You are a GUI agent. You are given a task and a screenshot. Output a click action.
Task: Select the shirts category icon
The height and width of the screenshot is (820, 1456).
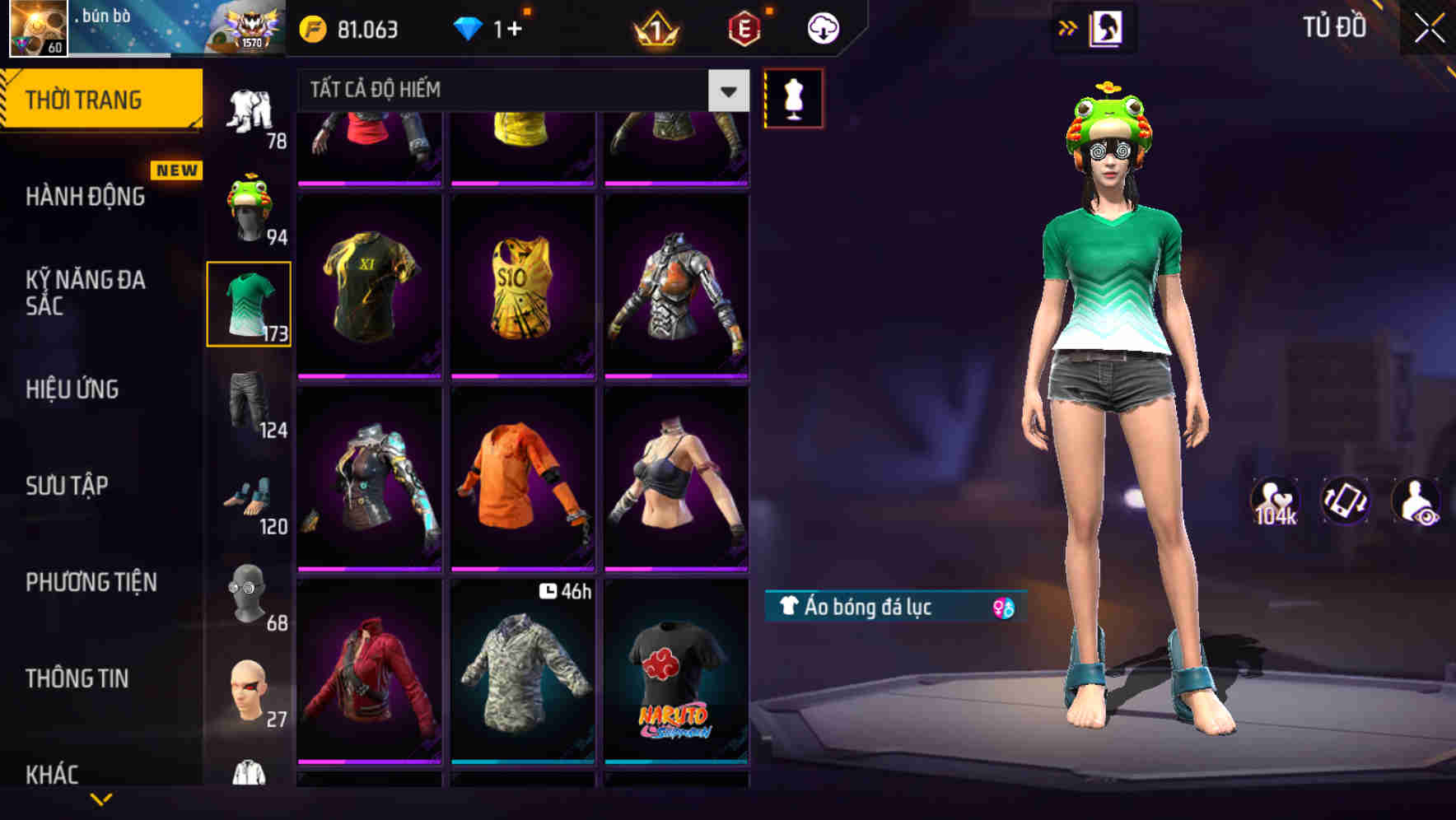coord(247,305)
